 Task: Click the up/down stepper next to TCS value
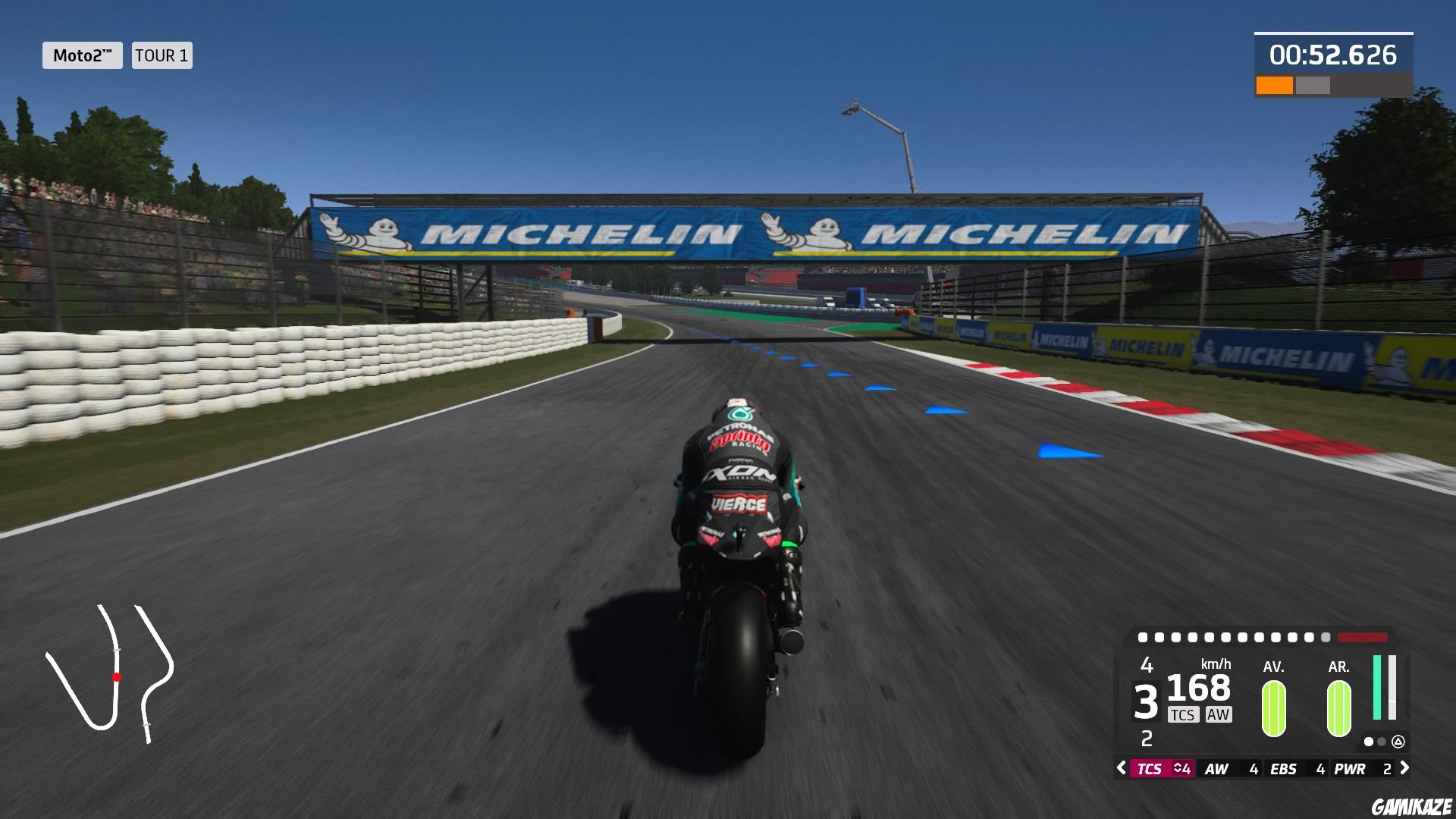pyautogui.click(x=1181, y=769)
